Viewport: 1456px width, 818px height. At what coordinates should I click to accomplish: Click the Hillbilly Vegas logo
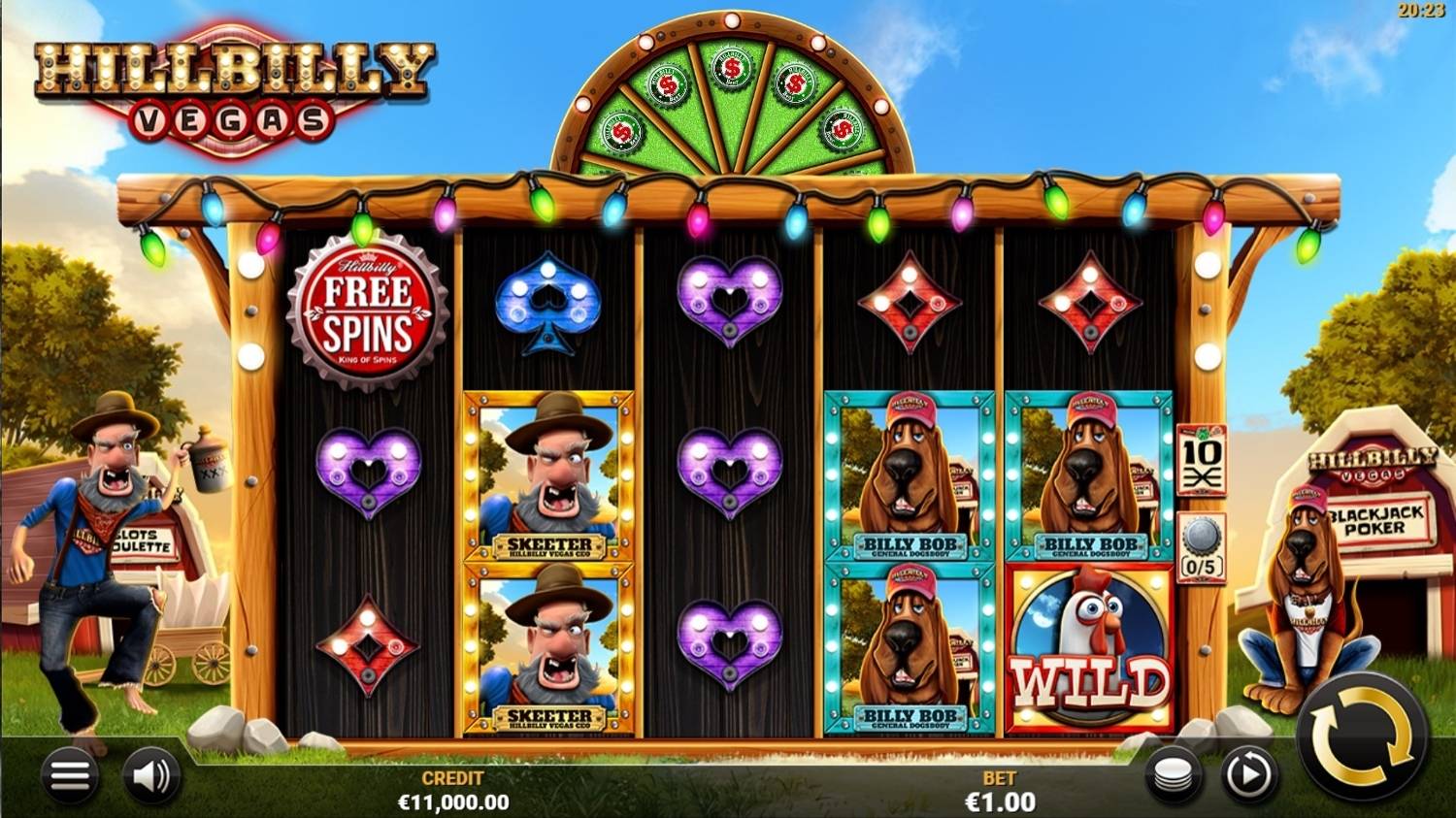coord(233,82)
